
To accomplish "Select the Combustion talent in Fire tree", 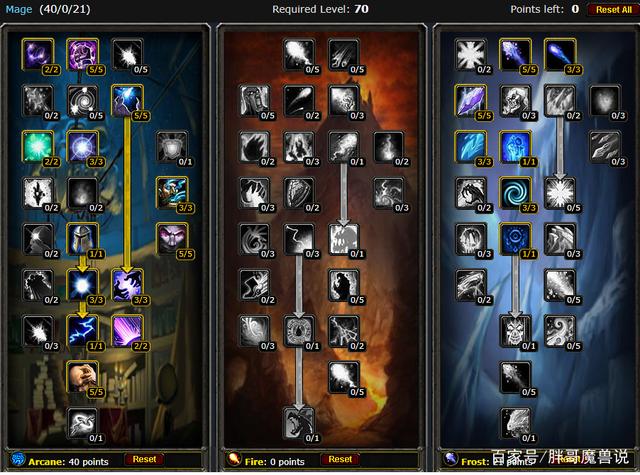I will point(298,330).
